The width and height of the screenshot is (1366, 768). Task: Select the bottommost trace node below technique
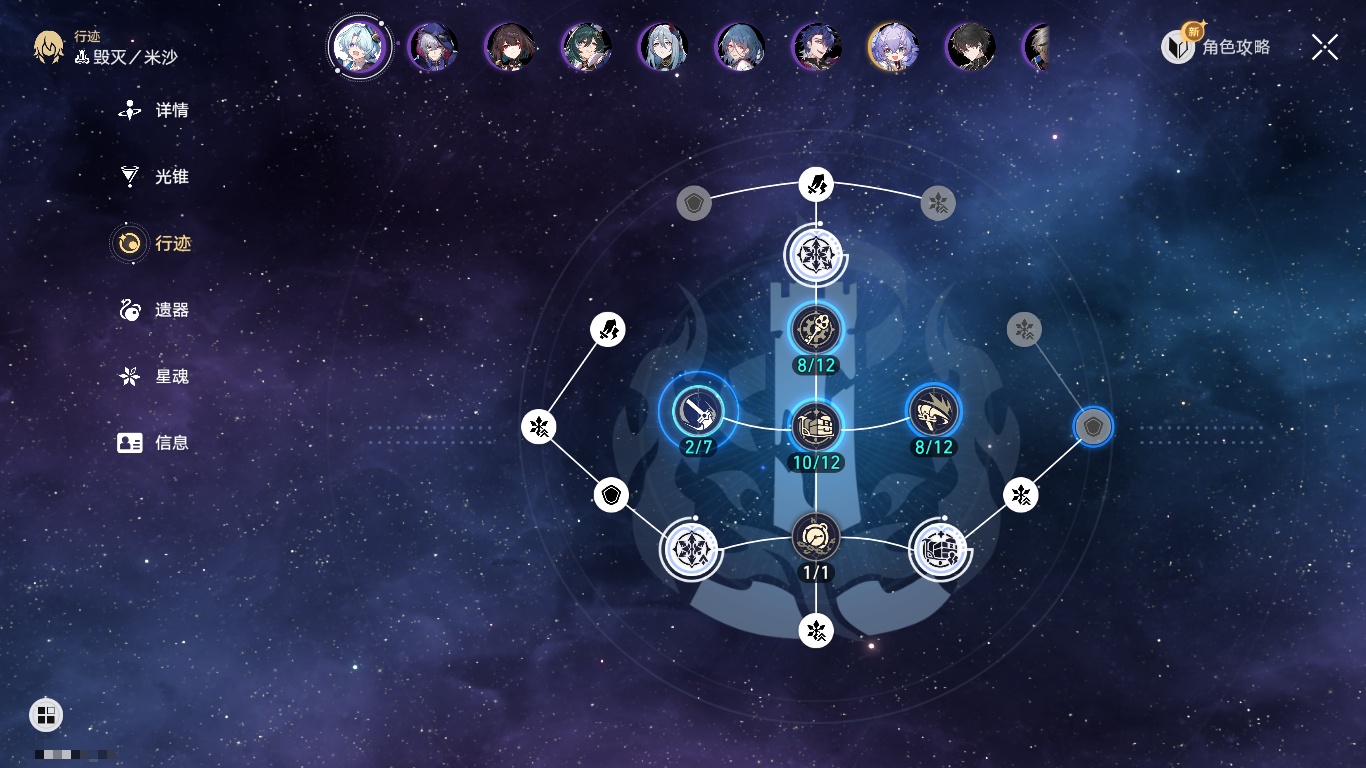pos(816,630)
